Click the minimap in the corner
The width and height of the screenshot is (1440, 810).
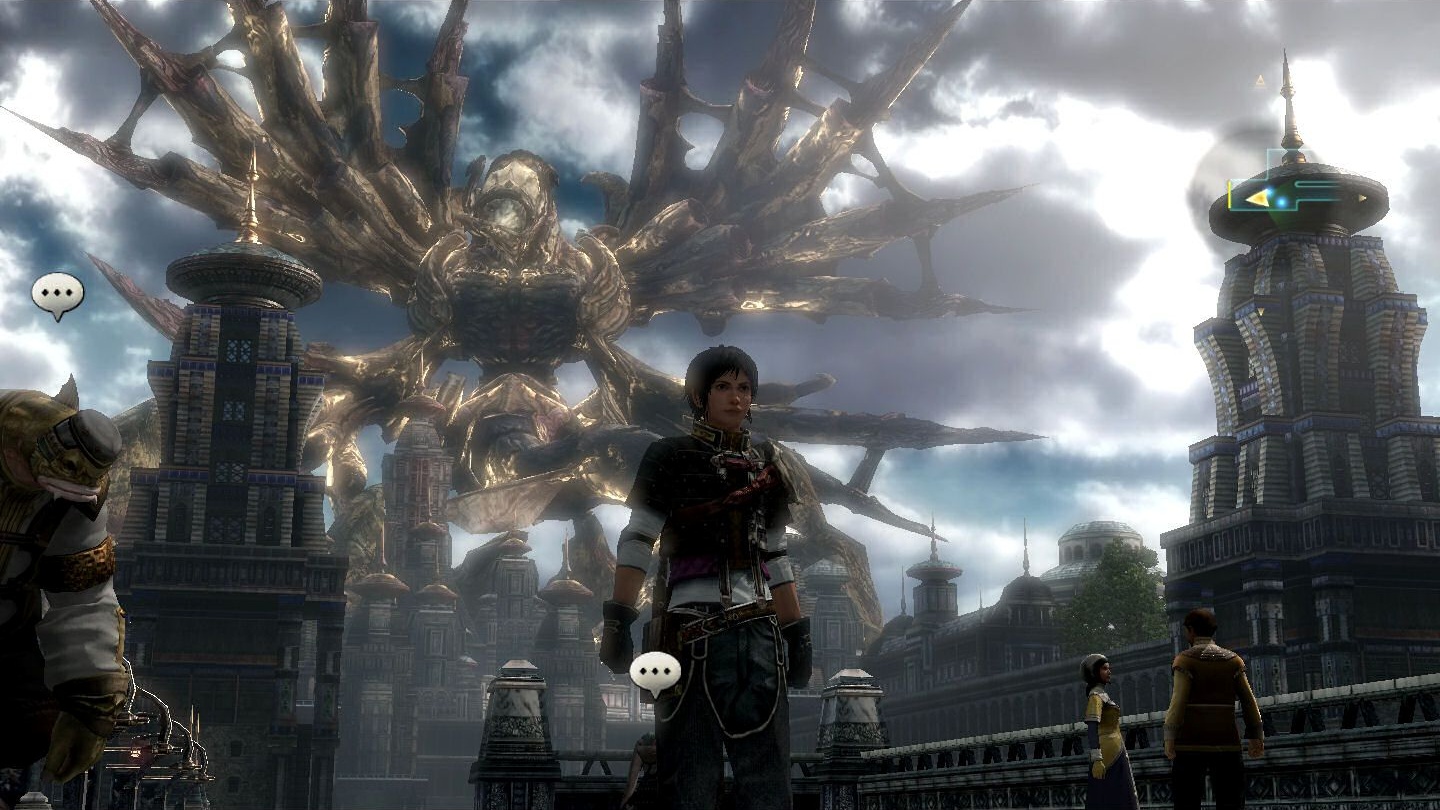tap(1290, 192)
